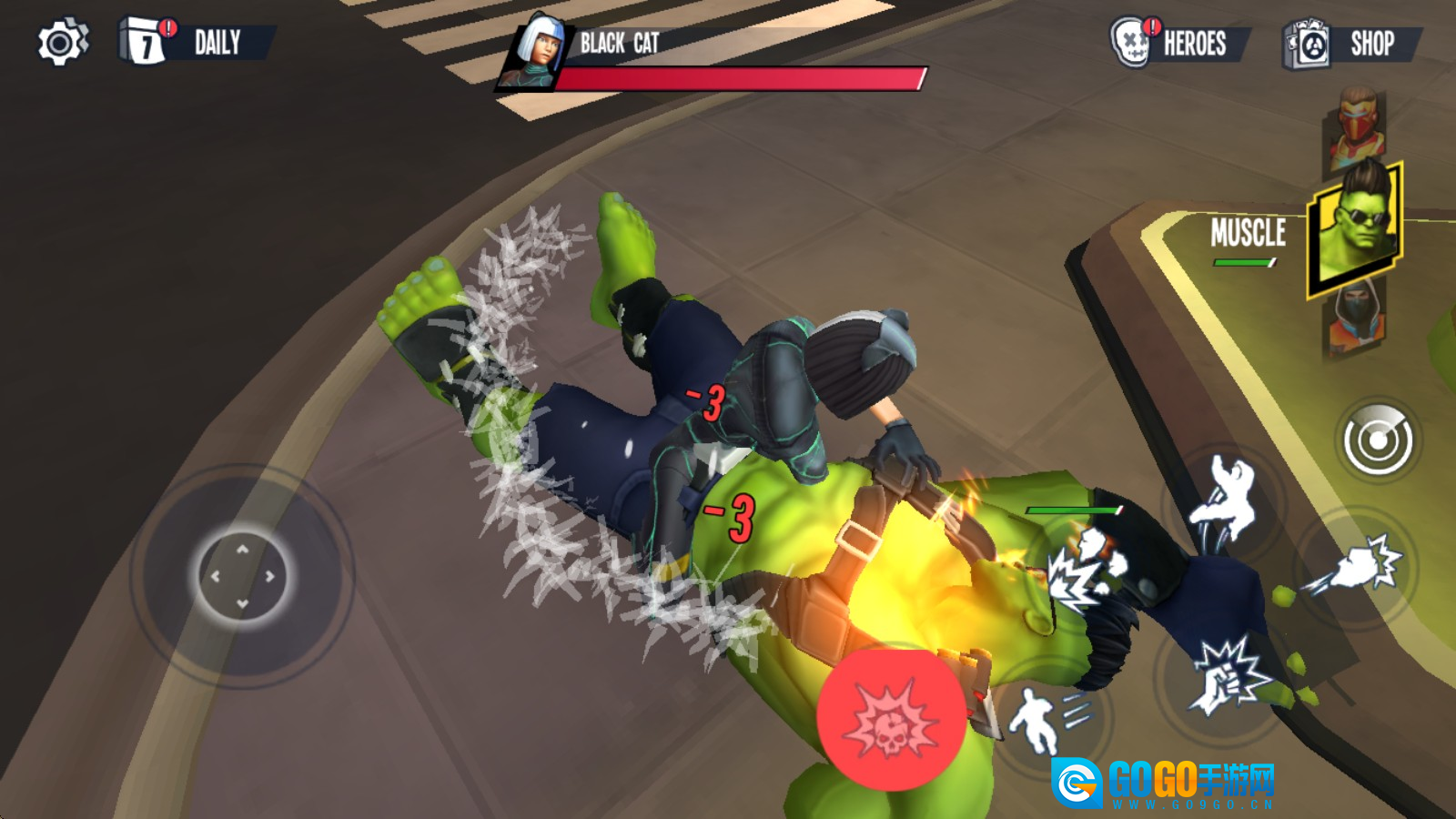The width and height of the screenshot is (1456, 819).
Task: Switch to the red-masked armored hero portrait
Action: (1357, 127)
